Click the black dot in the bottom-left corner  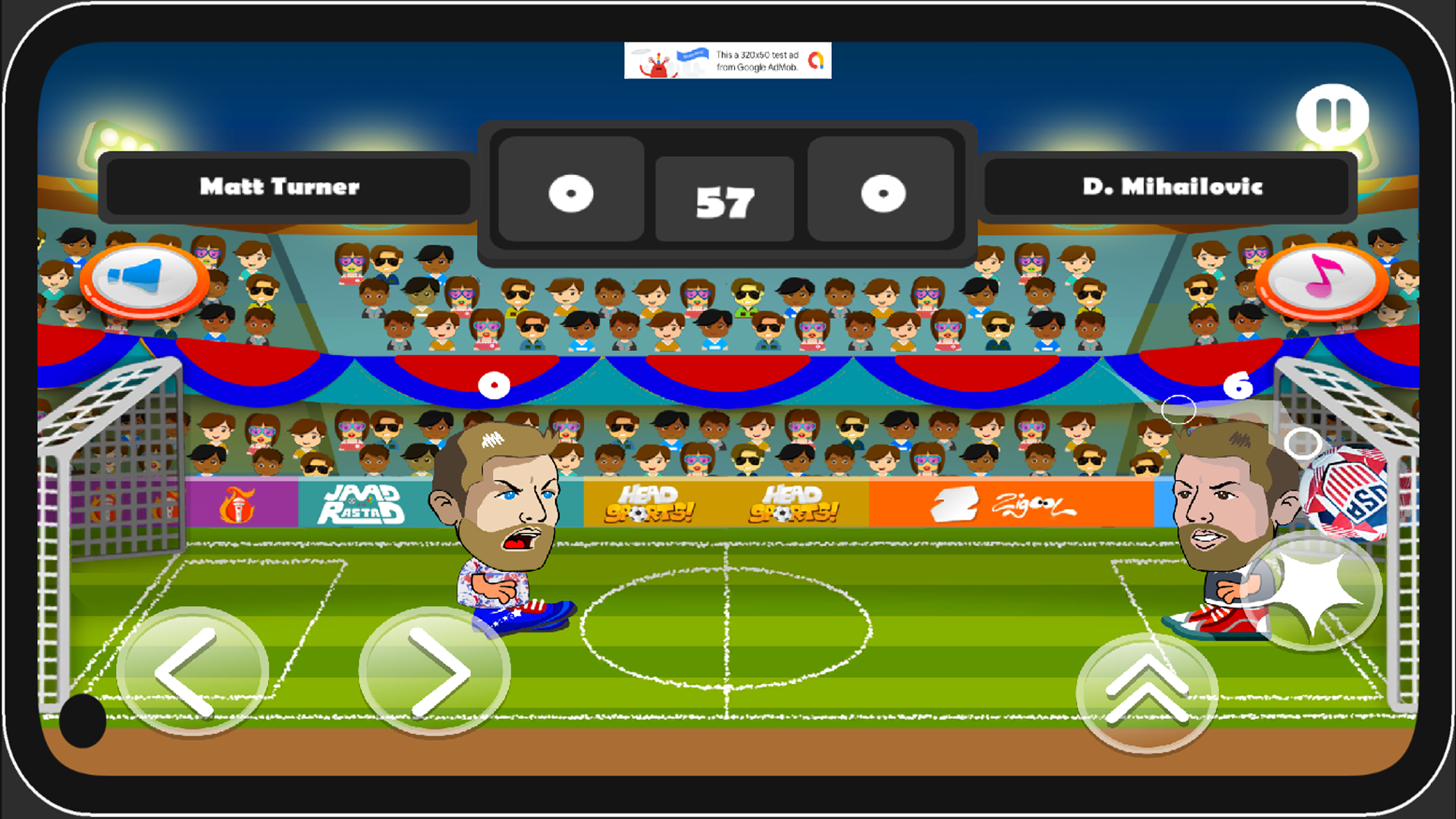(83, 720)
